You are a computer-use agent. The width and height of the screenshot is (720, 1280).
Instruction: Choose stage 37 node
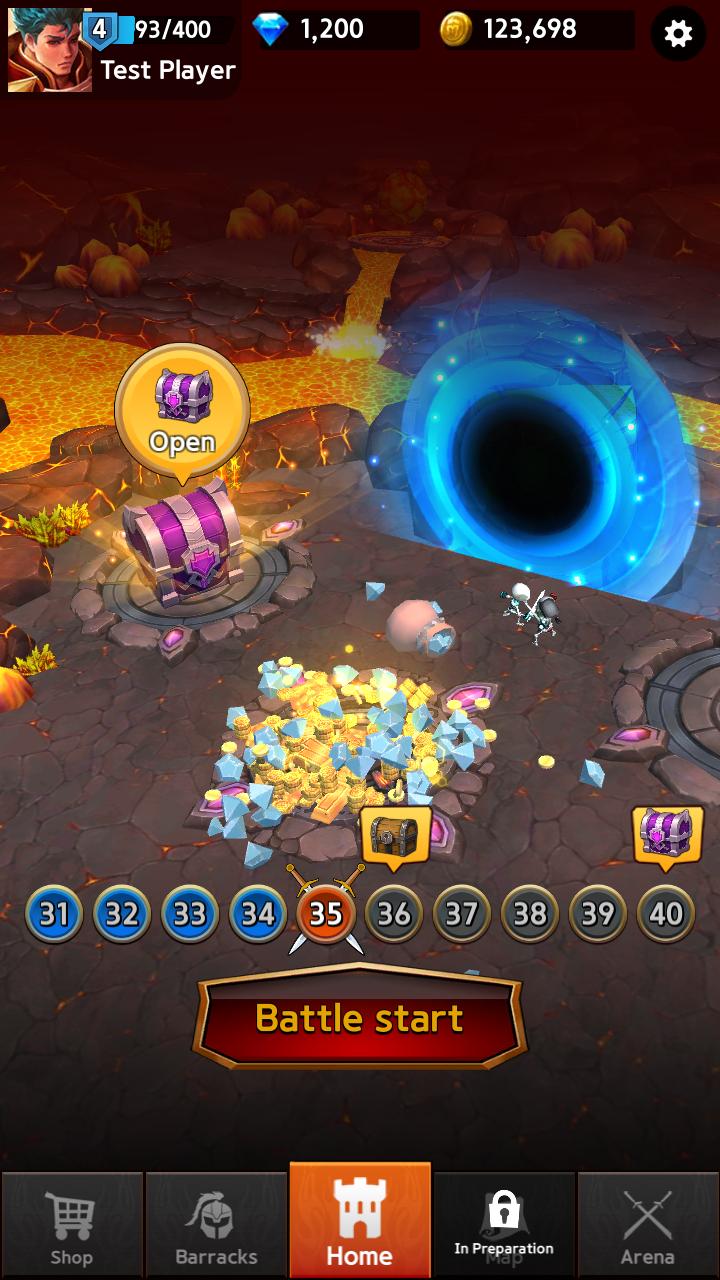point(462,914)
